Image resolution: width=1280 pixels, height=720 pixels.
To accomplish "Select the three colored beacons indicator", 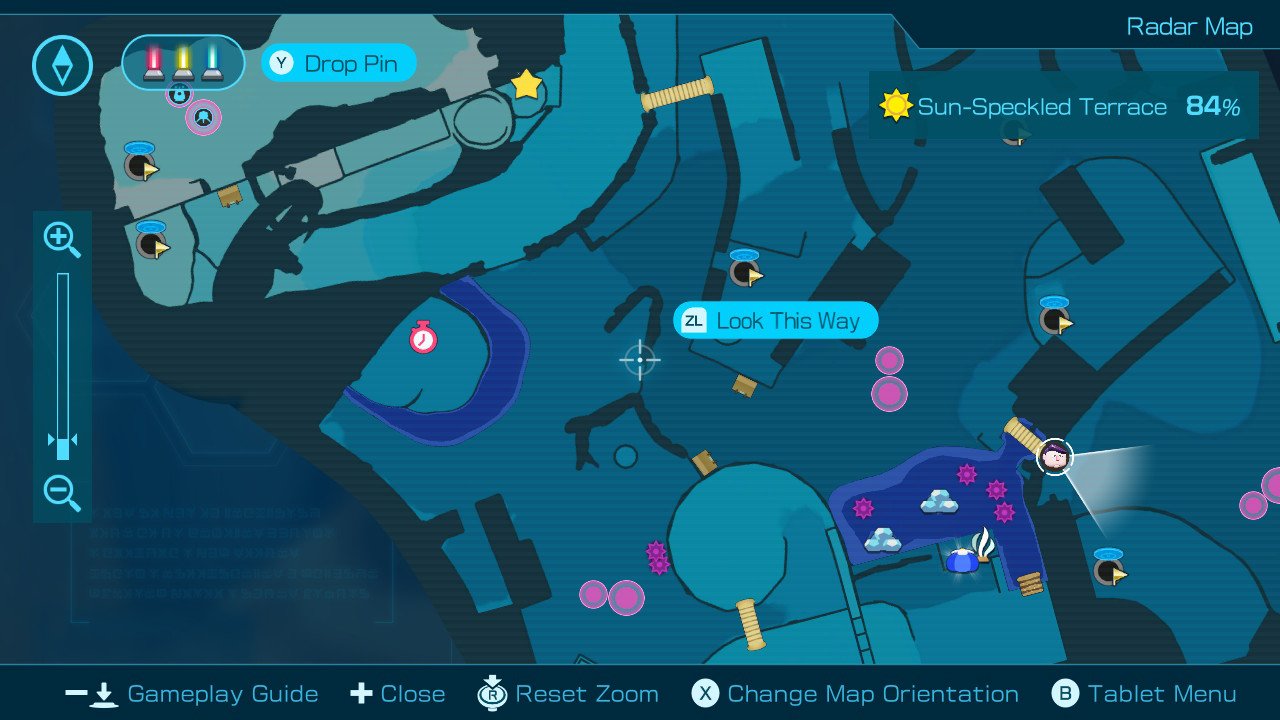I will tap(184, 62).
